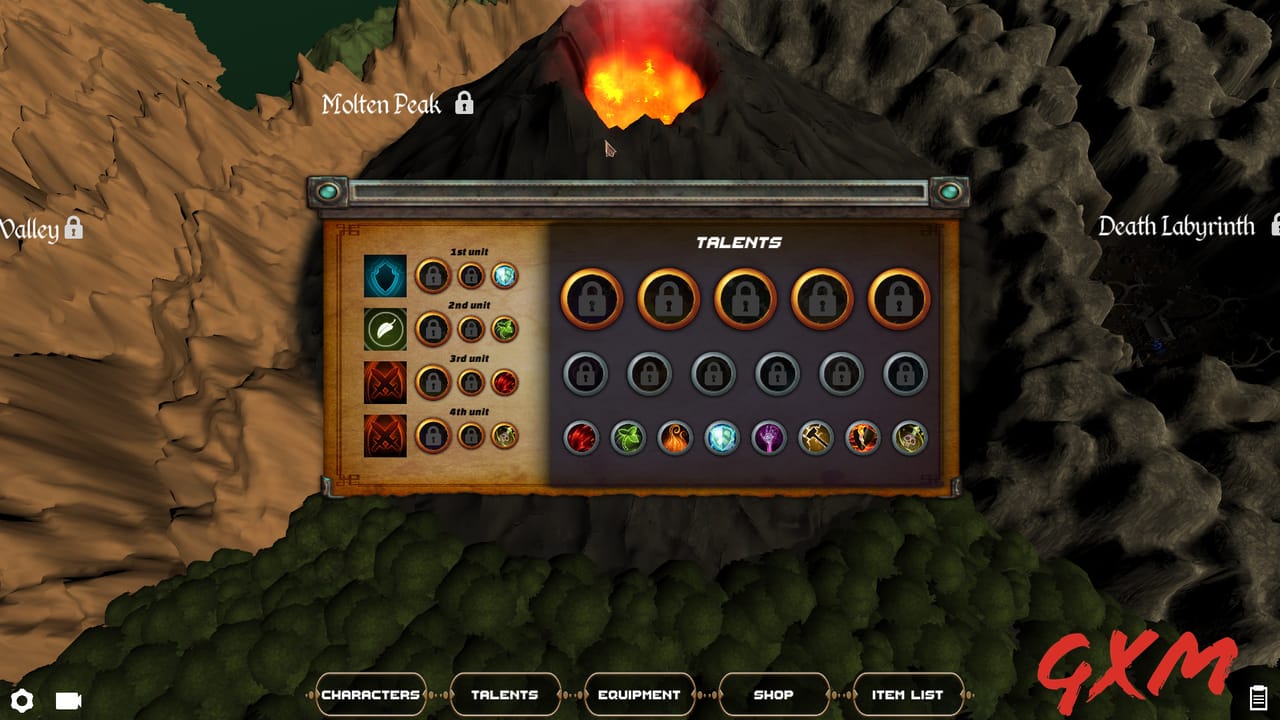Switch to the Characters tab
Screen dimensions: 1280x720
pyautogui.click(x=371, y=693)
